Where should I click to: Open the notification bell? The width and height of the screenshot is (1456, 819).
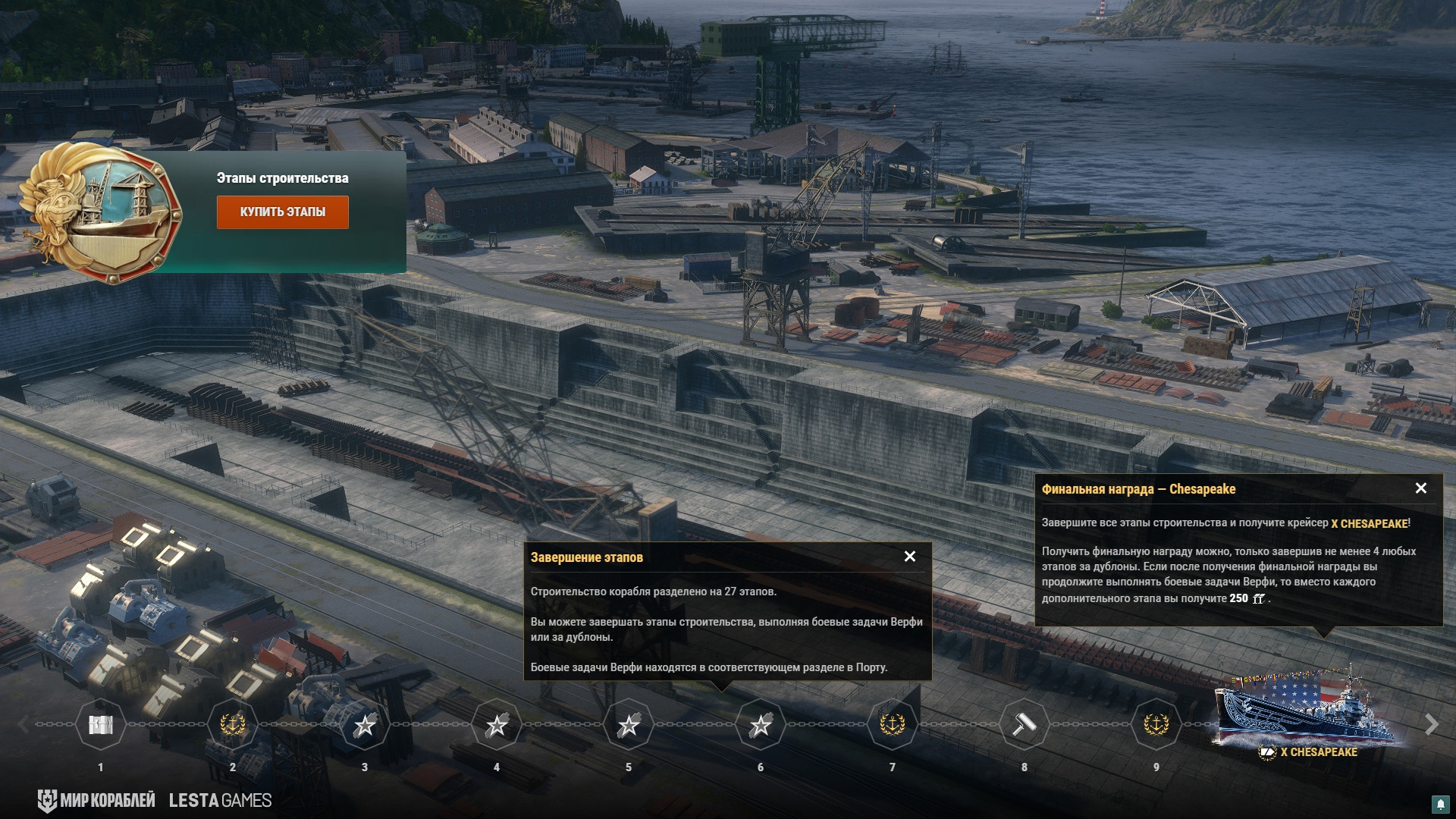[1440, 804]
